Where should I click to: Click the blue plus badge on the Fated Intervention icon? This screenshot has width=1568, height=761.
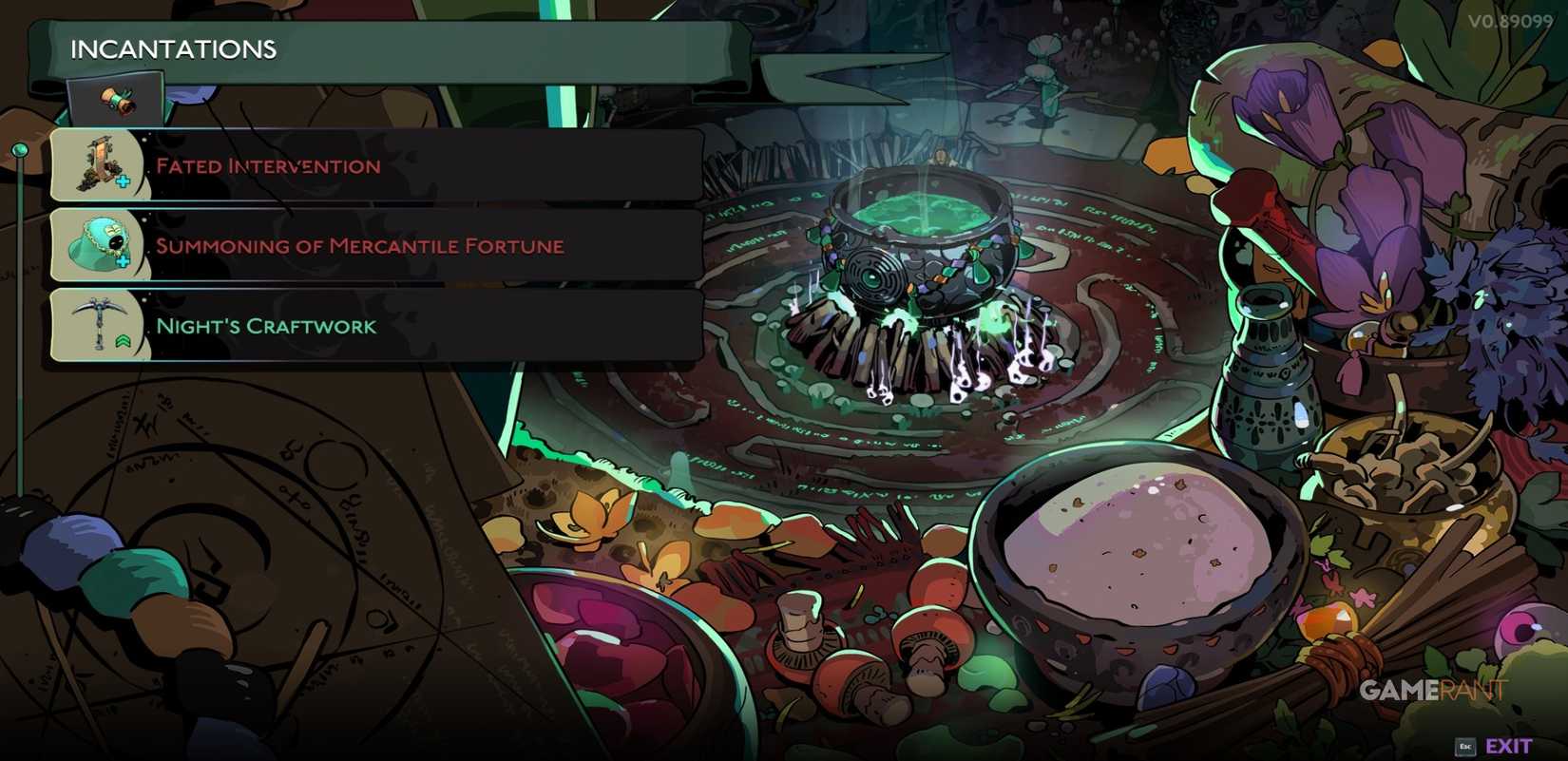click(x=123, y=181)
